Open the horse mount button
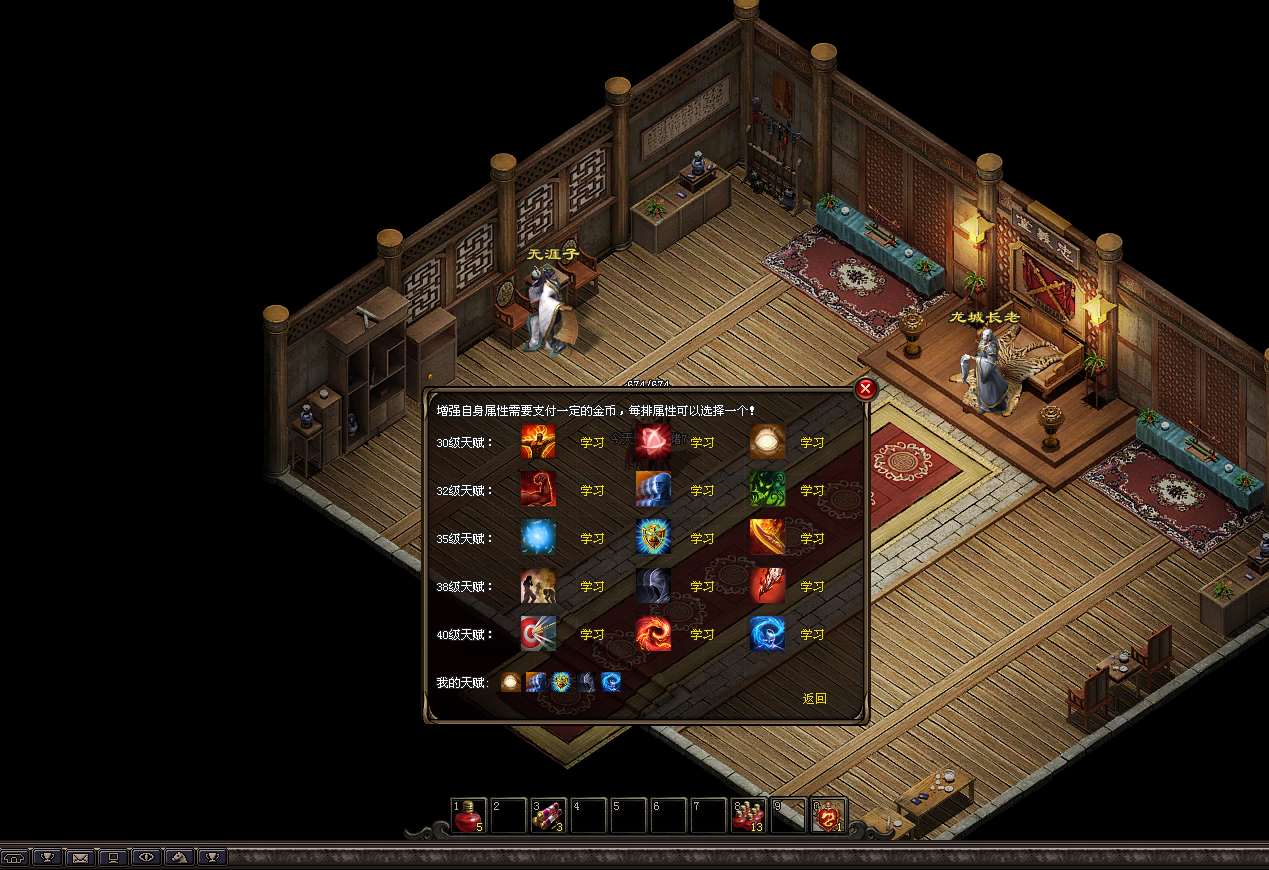 [x=179, y=857]
